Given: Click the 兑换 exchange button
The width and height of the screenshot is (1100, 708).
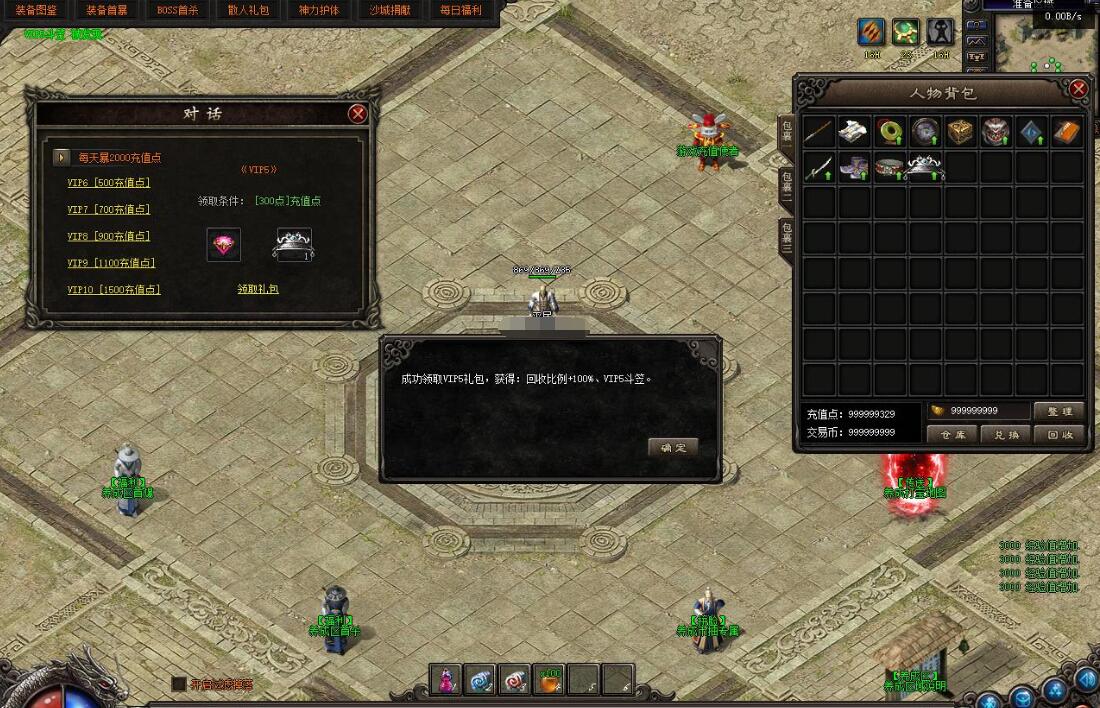Looking at the screenshot, I should (x=1006, y=435).
